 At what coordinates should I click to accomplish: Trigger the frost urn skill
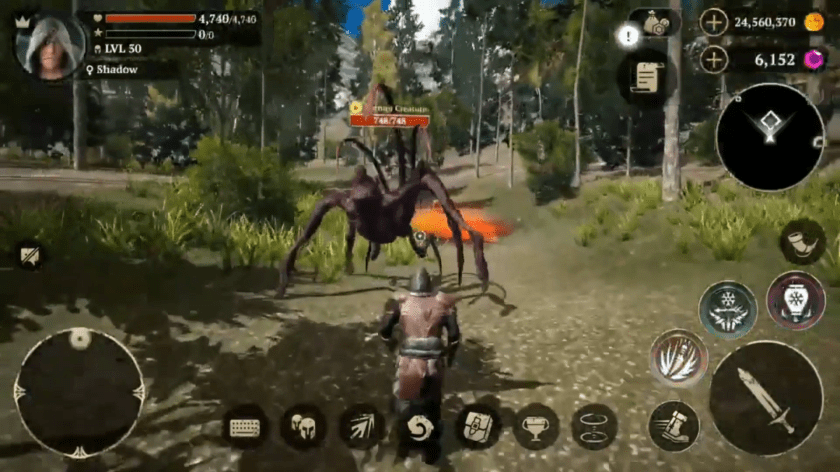click(x=795, y=300)
